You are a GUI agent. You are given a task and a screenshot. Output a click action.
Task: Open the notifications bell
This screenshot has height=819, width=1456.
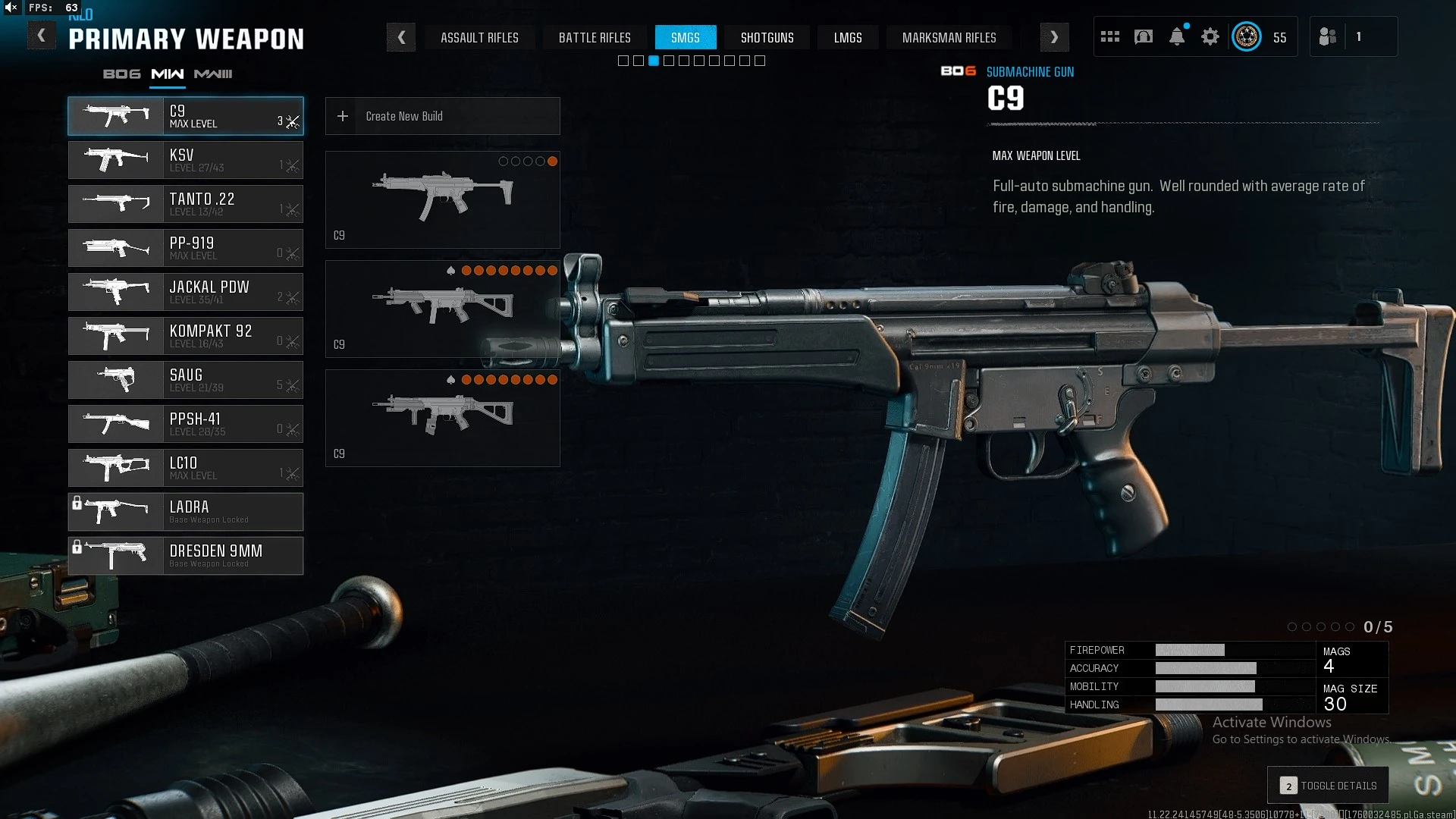coord(1177,36)
